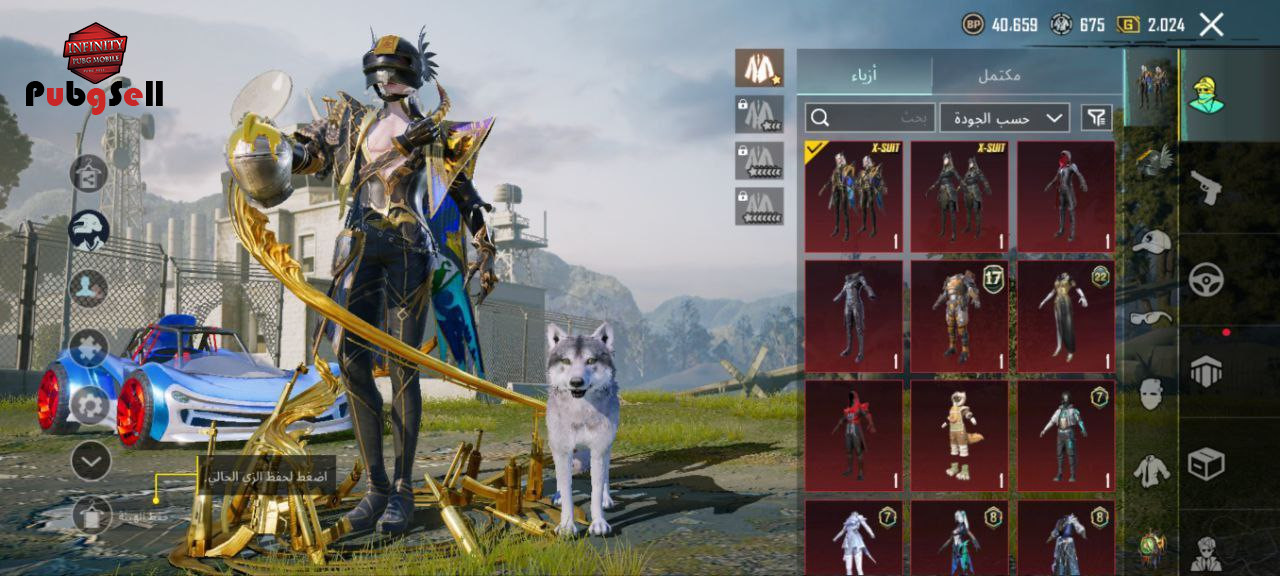Open the box crate category
The width and height of the screenshot is (1280, 576).
point(1206,463)
